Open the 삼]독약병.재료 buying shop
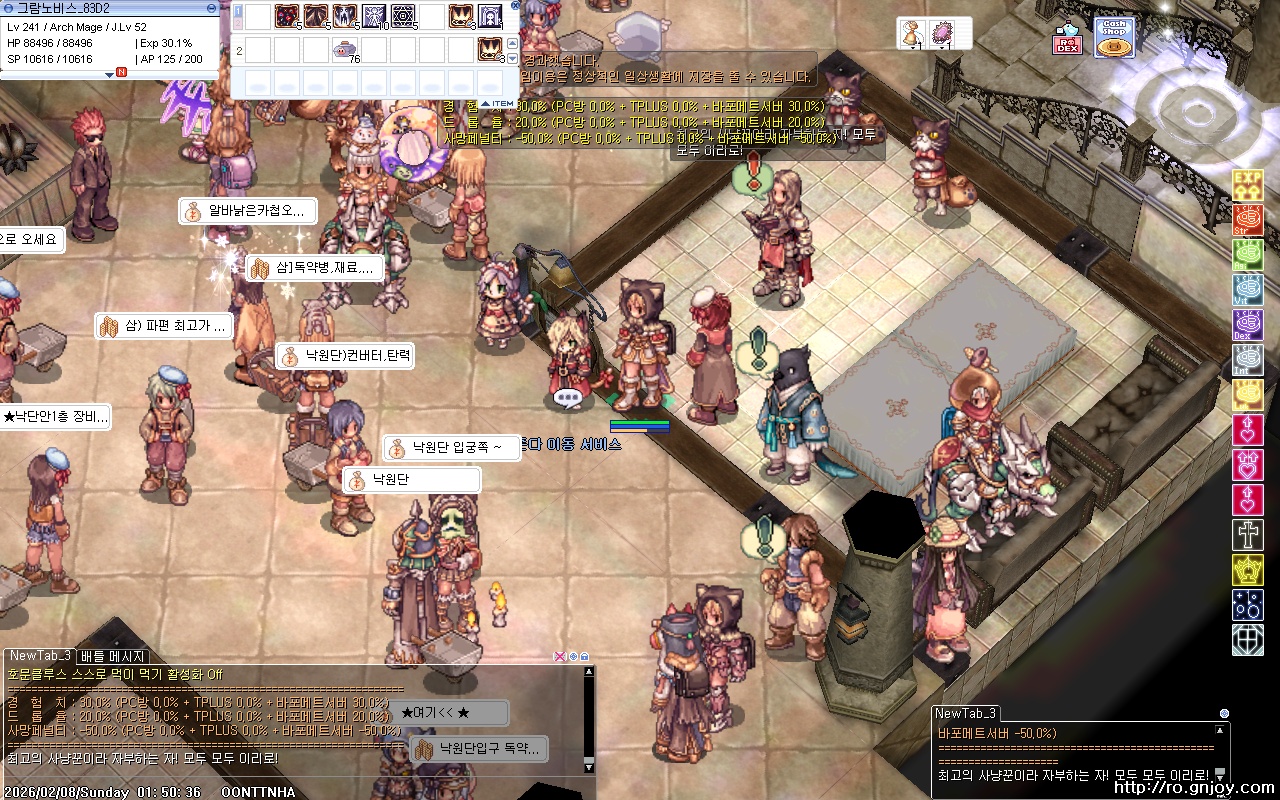This screenshot has height=800, width=1280. pos(314,268)
